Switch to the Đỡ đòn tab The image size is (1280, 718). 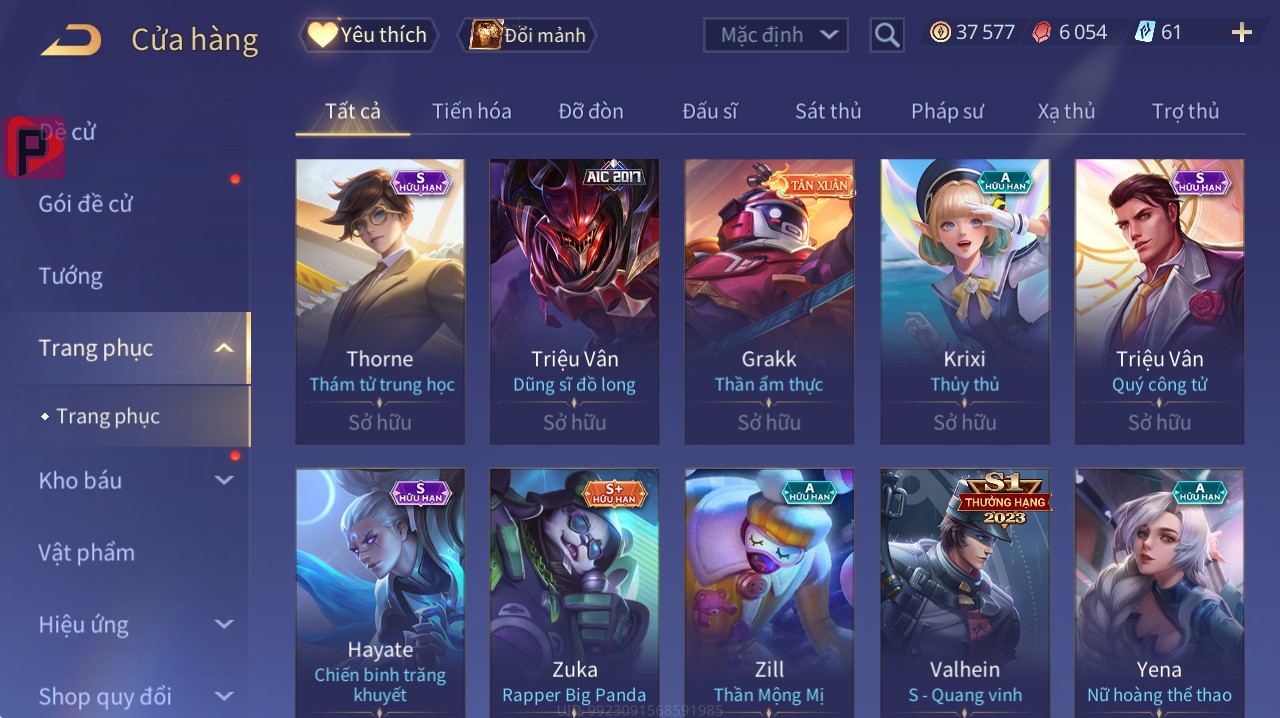click(591, 111)
